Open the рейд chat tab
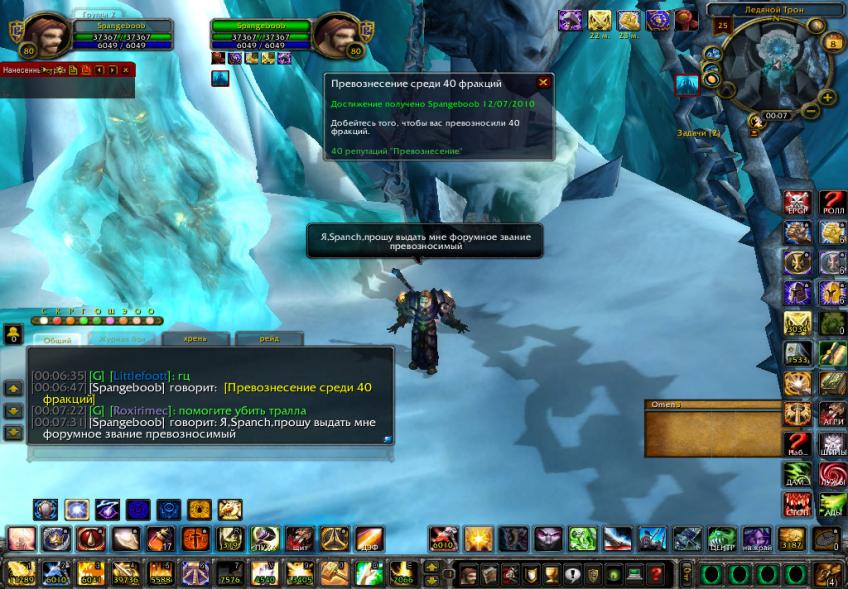 [268, 340]
